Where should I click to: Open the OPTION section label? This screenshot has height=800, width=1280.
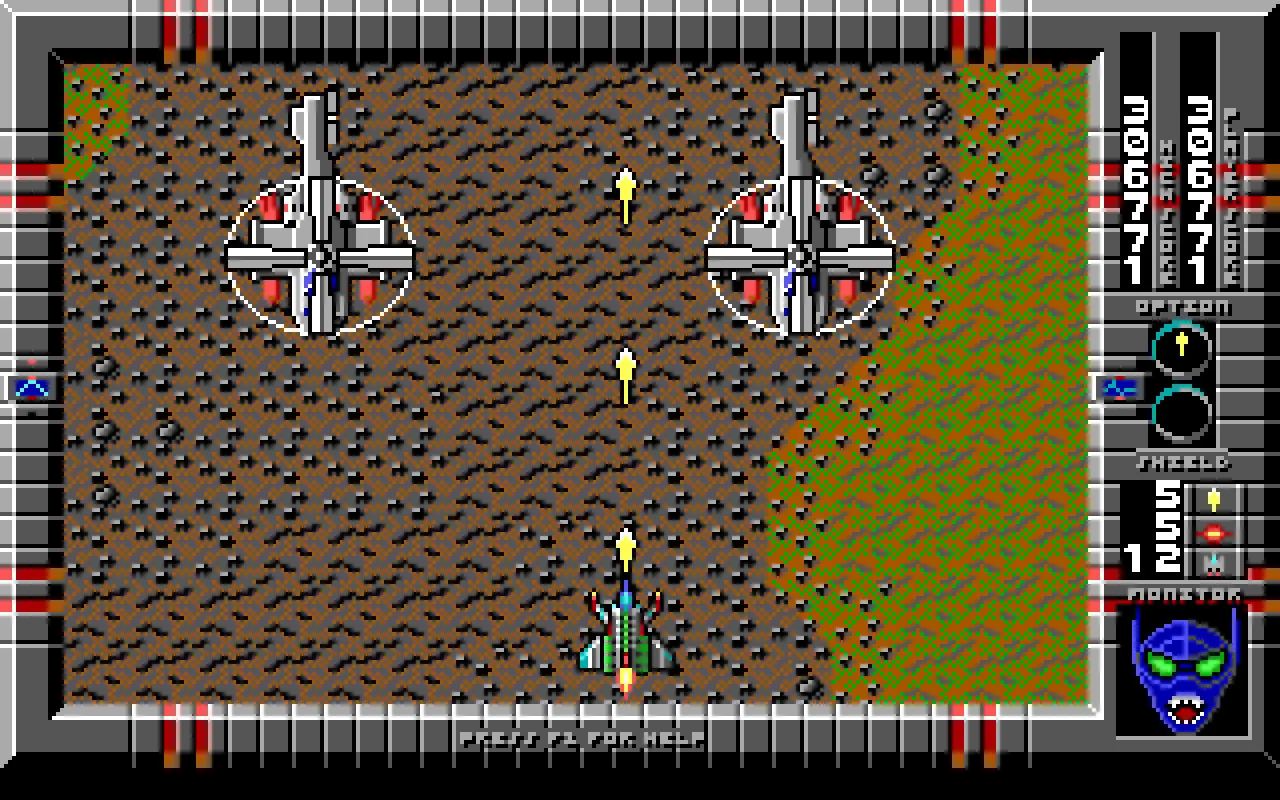click(1180, 307)
